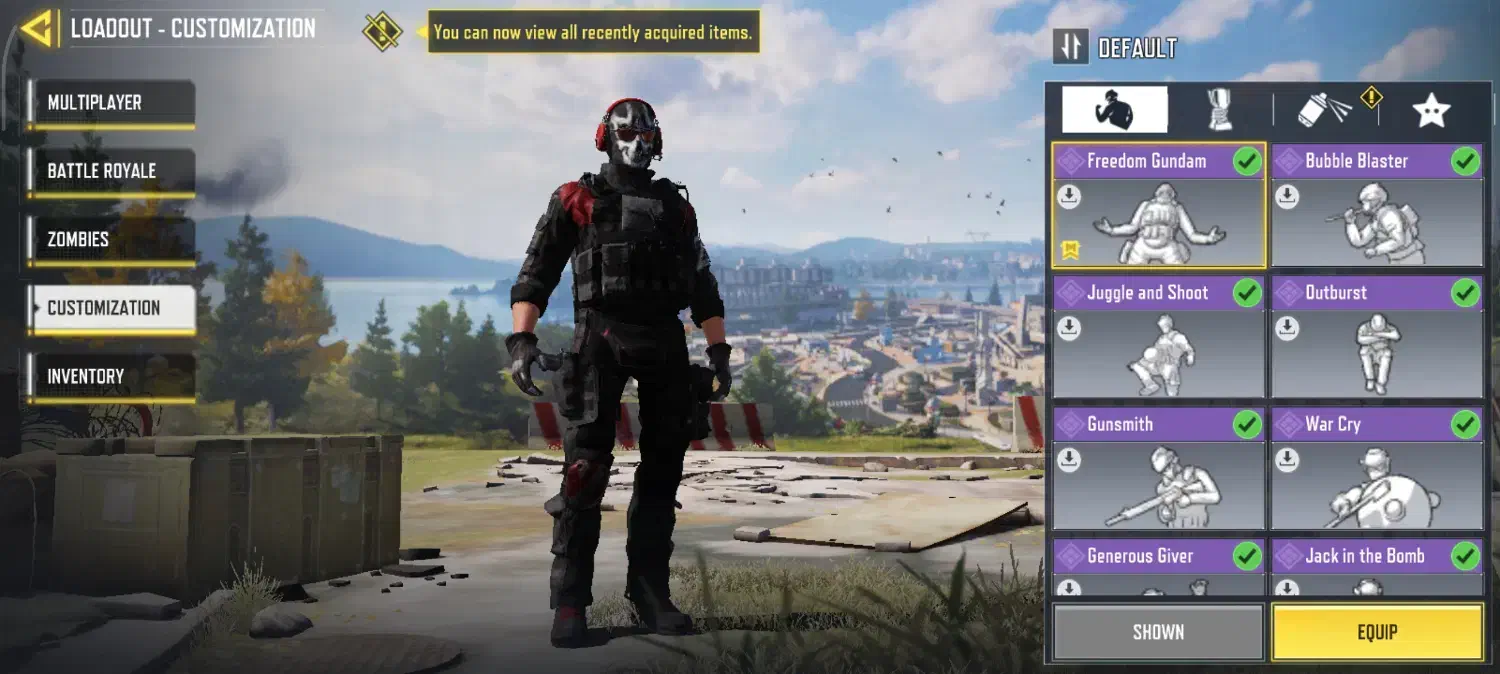
Task: Select the Gunsmith emote
Action: click(x=1158, y=470)
